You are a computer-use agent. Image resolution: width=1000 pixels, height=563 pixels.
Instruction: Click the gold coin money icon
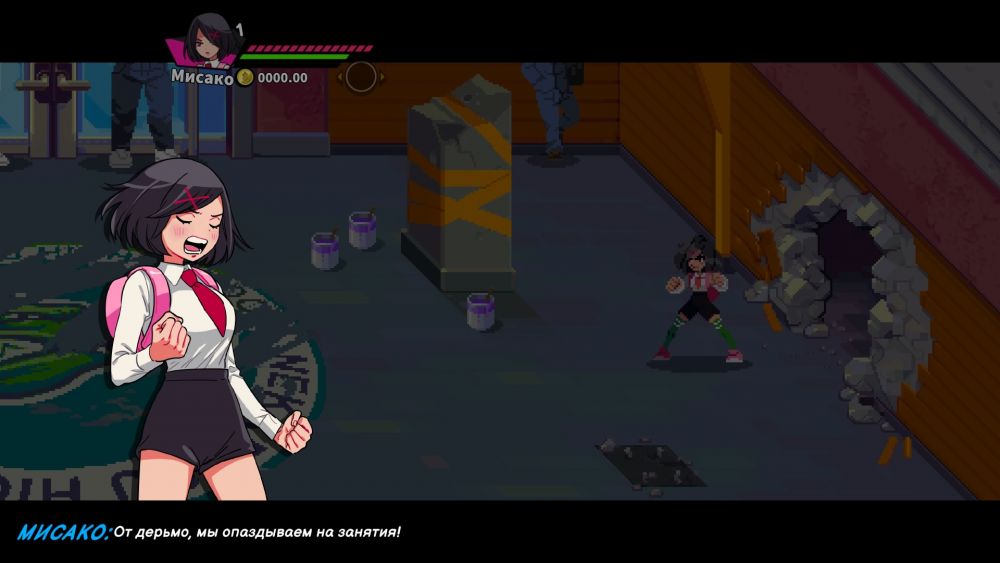tap(245, 77)
